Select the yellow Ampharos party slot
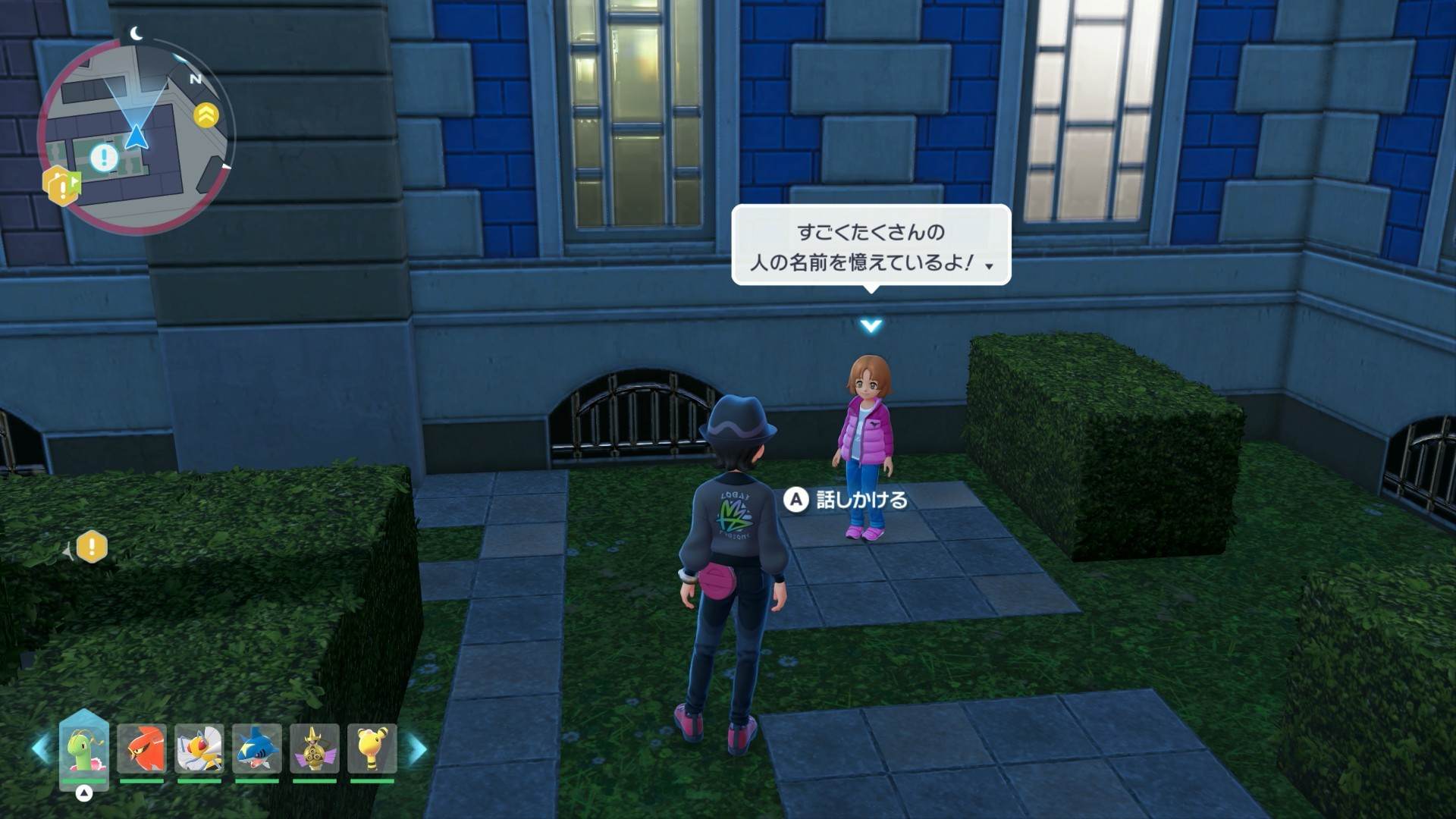This screenshot has height=819, width=1456. 372,749
